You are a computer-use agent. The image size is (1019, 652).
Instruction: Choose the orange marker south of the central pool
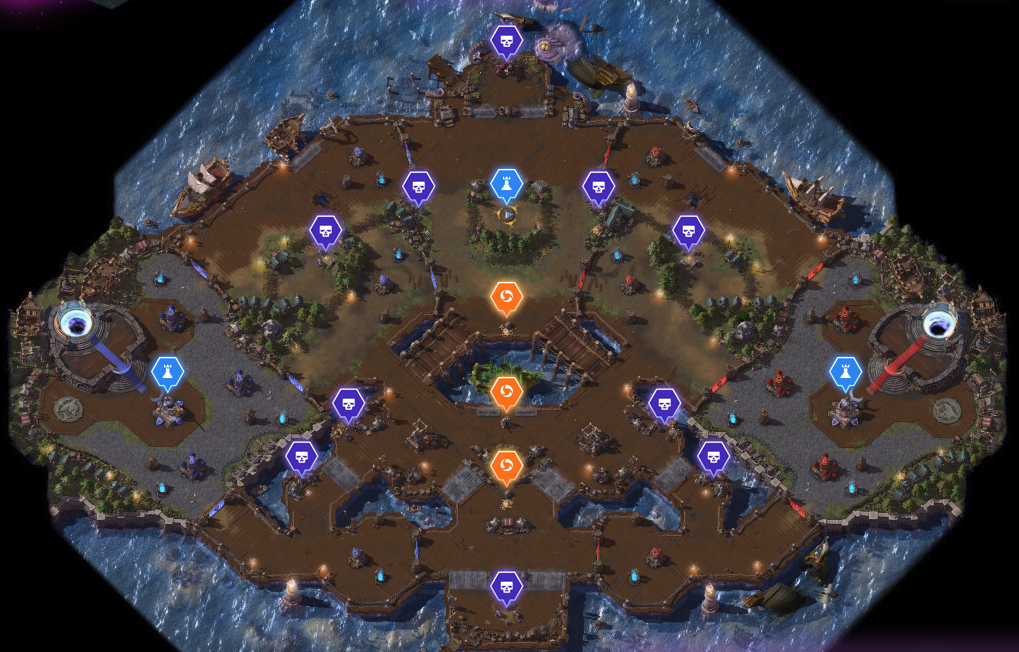[507, 466]
